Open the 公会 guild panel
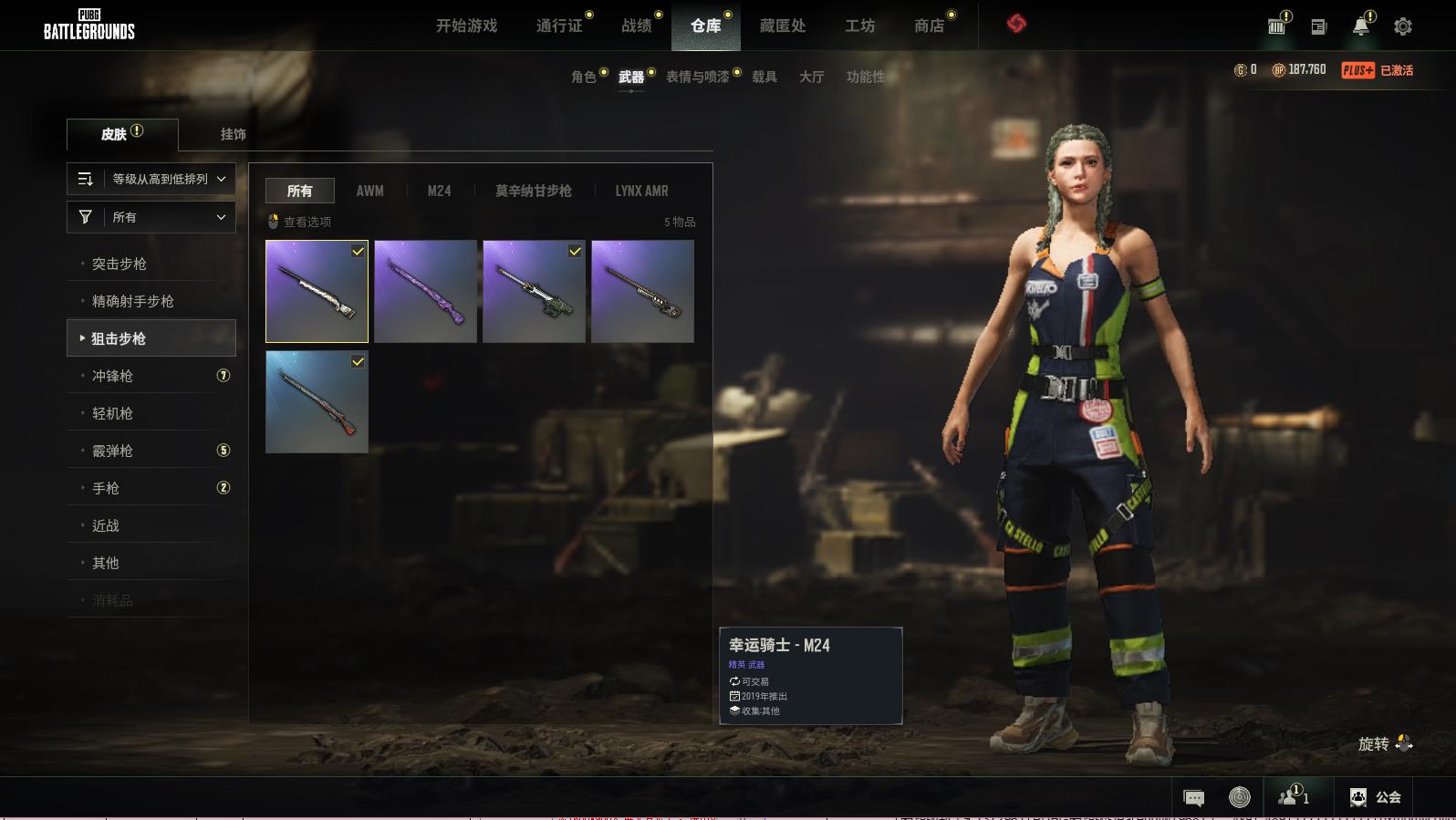Screen dimensions: 1456x820 pyautogui.click(x=1376, y=797)
